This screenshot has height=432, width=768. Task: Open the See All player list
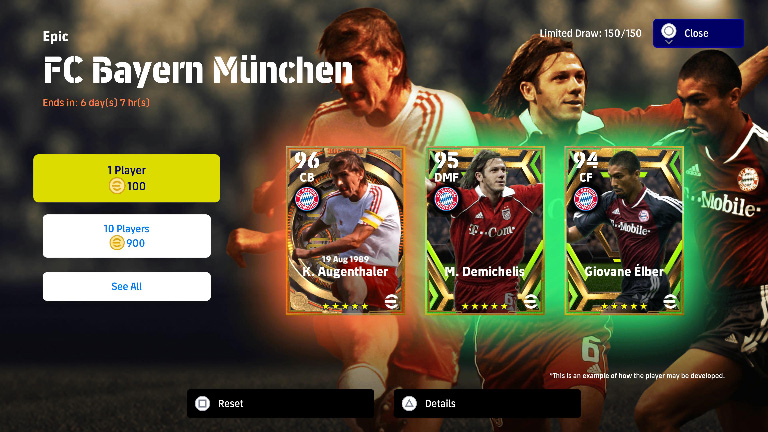click(126, 286)
